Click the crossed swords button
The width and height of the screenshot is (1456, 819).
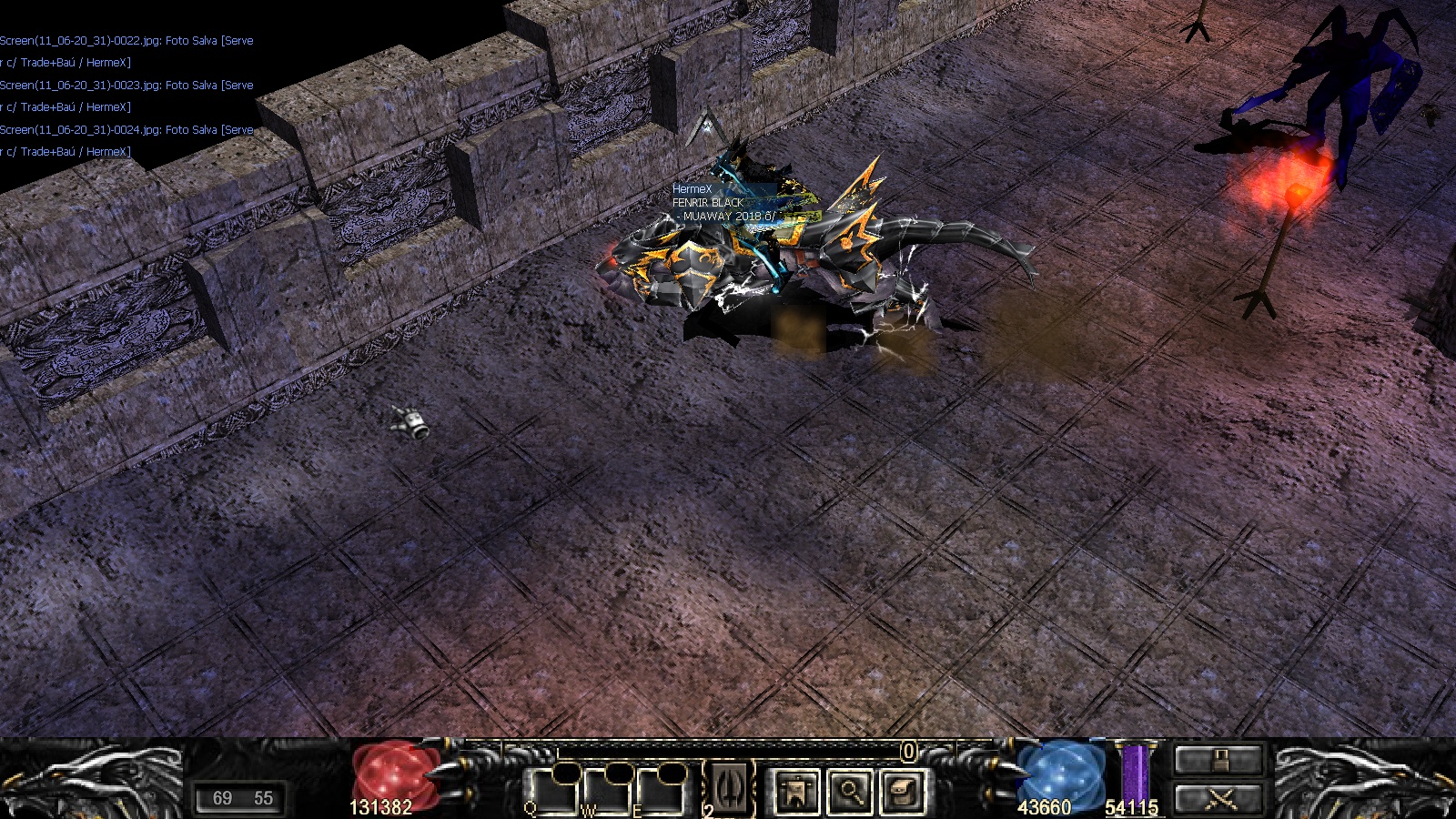[x=1218, y=799]
